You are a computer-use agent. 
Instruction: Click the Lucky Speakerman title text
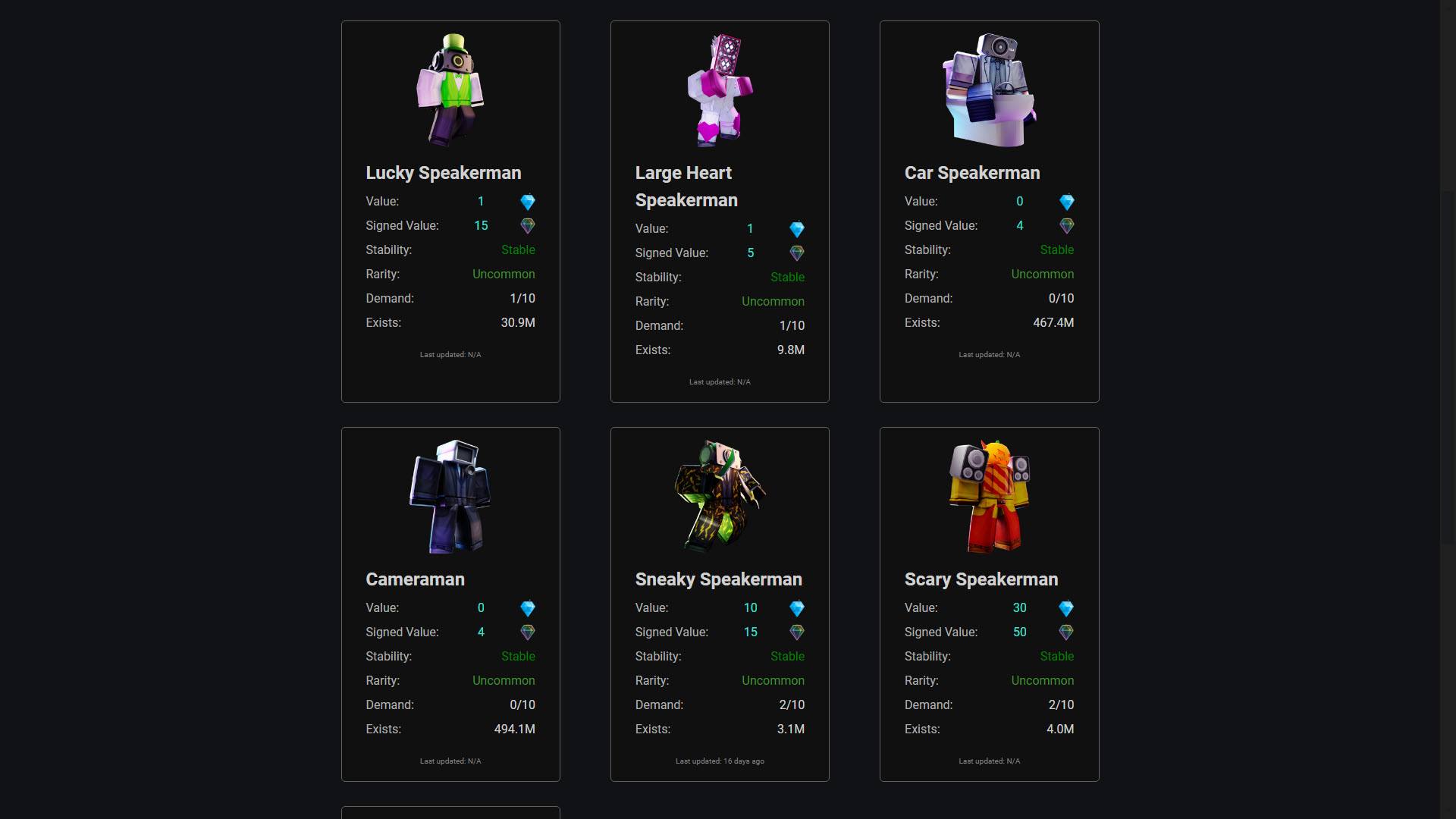(x=444, y=173)
